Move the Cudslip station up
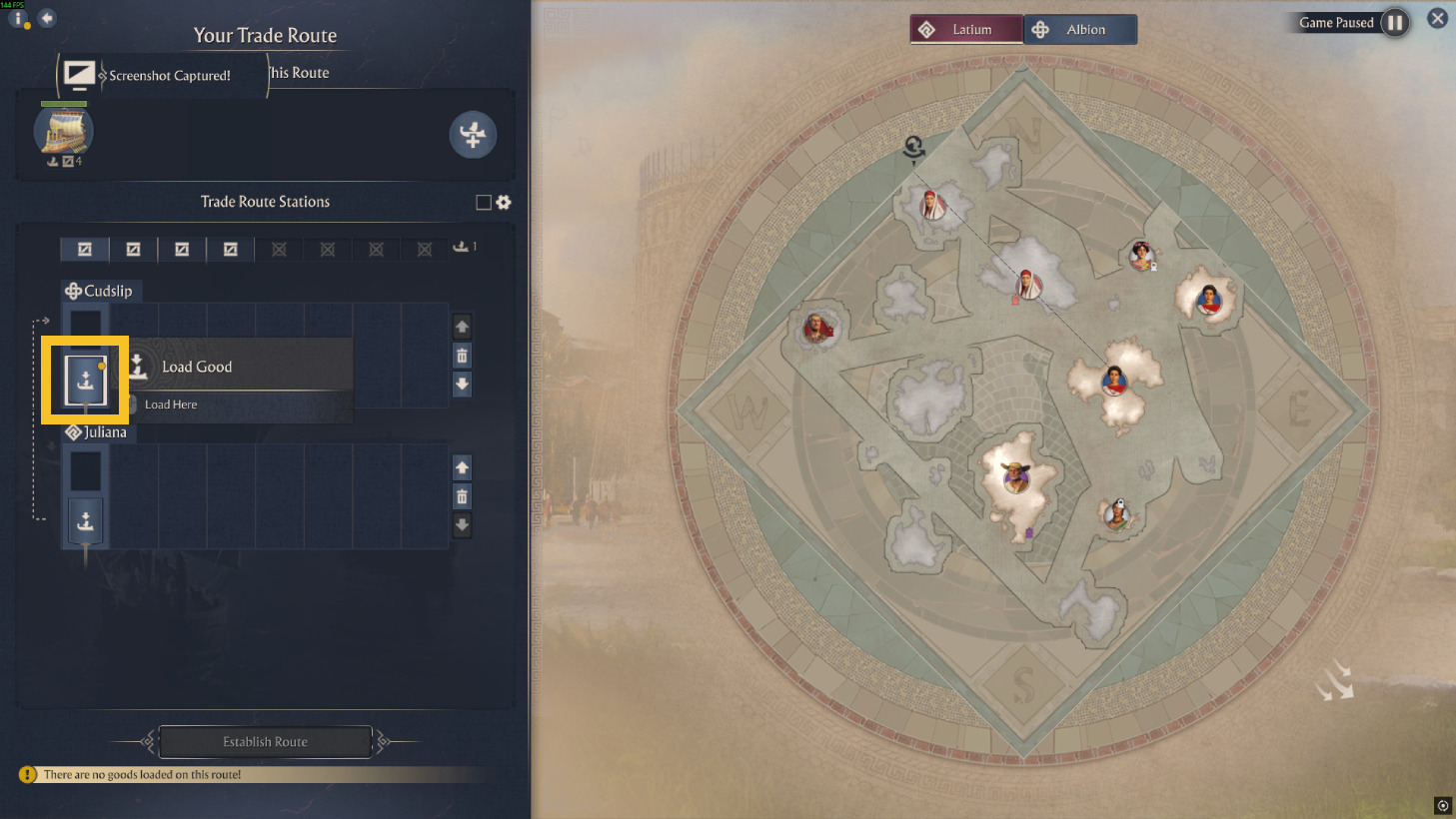1456x819 pixels. pyautogui.click(x=462, y=327)
